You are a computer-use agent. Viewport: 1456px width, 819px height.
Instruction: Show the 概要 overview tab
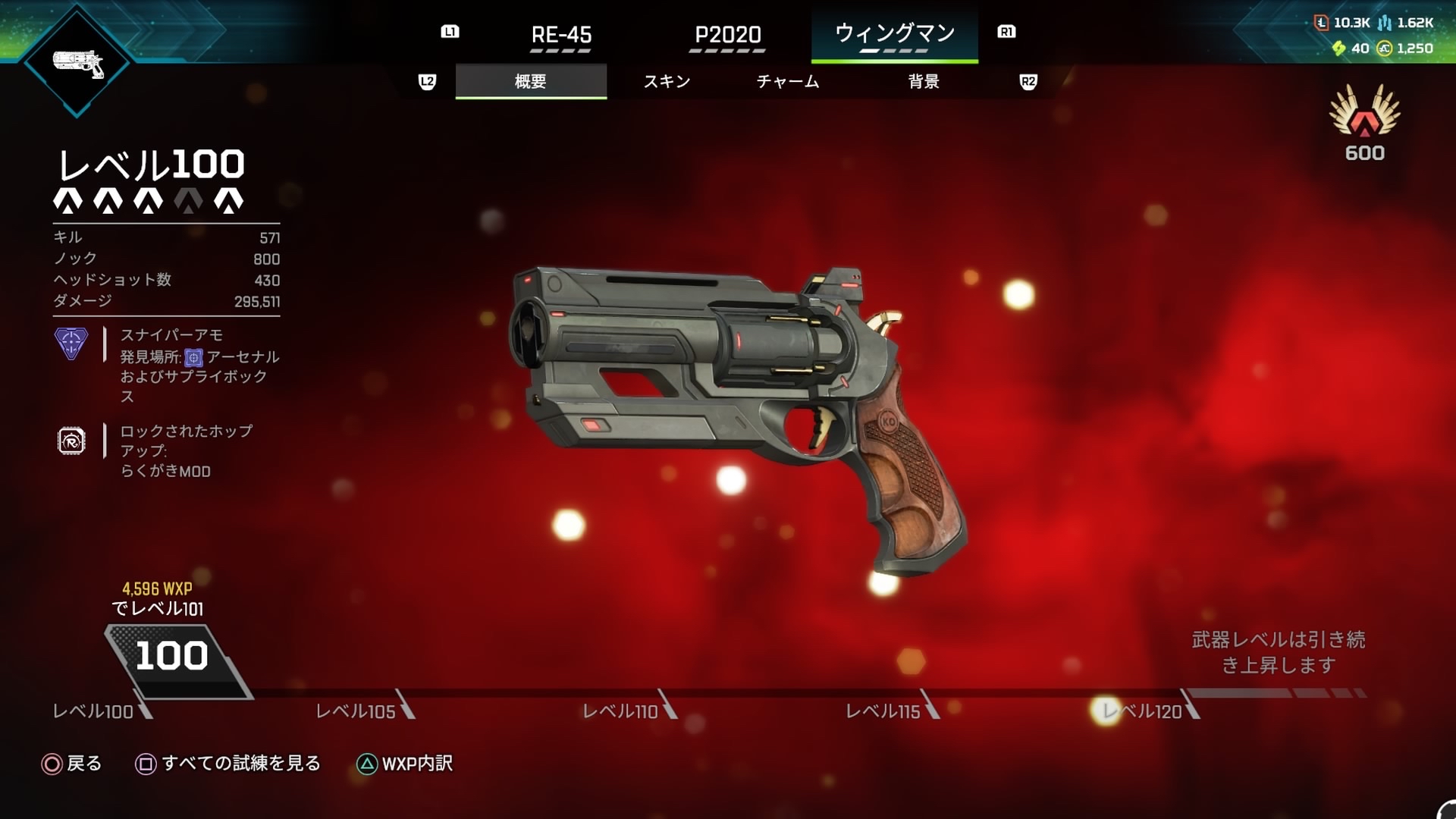pos(531,81)
